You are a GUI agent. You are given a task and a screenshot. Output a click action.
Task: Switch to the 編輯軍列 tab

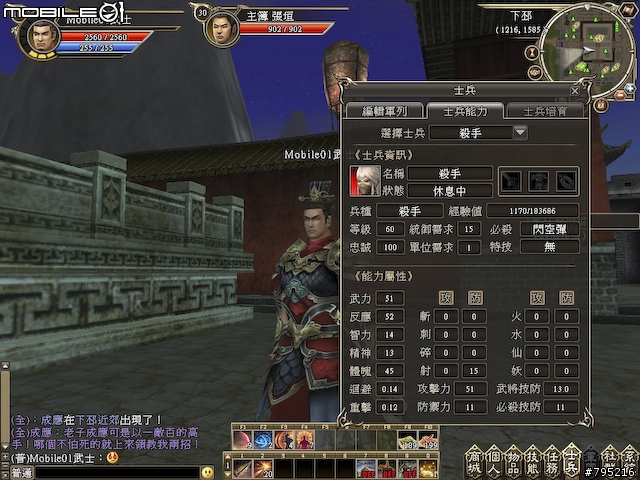point(384,111)
